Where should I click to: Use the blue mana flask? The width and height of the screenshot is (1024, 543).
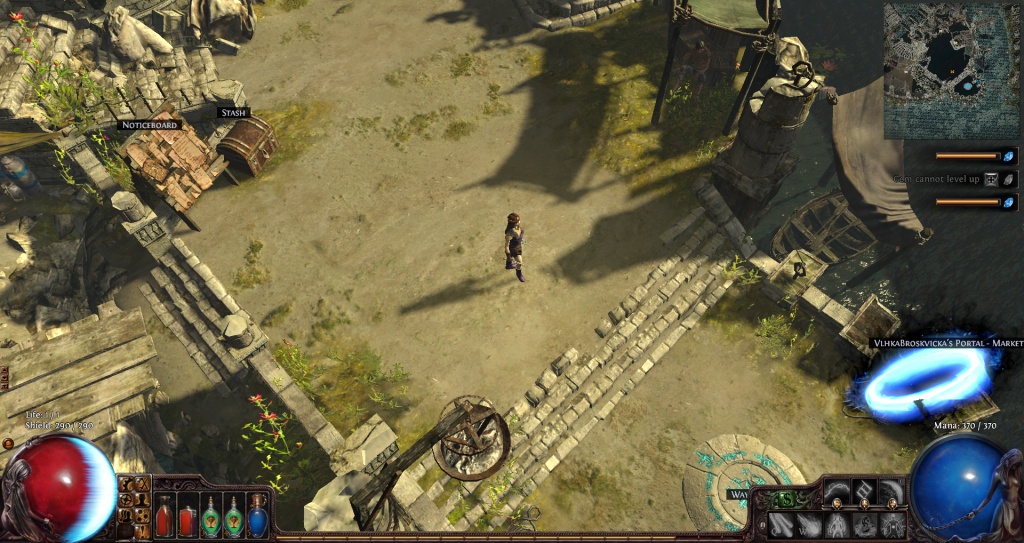(258, 517)
